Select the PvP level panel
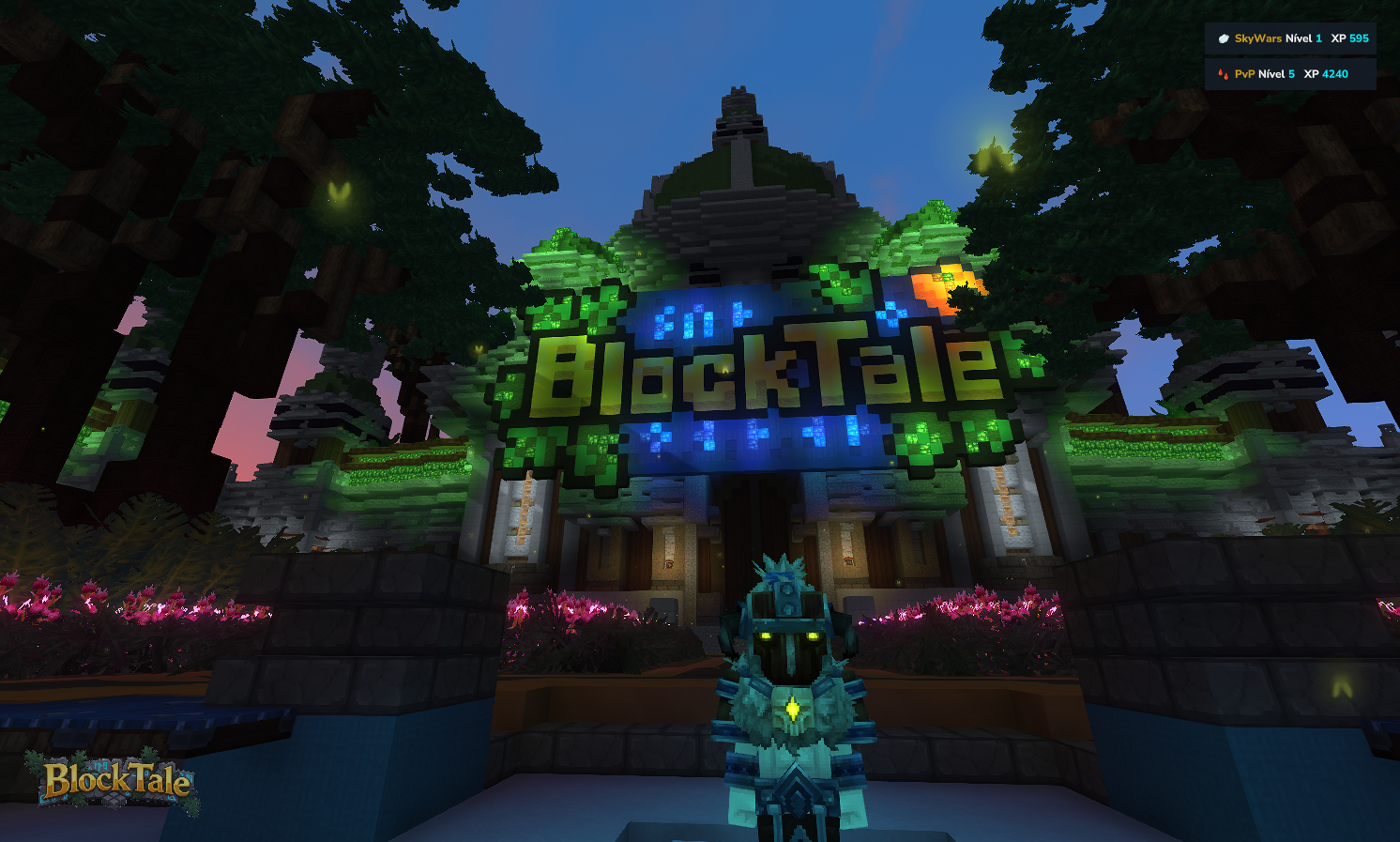Viewport: 1400px width, 842px height. [x=1290, y=73]
